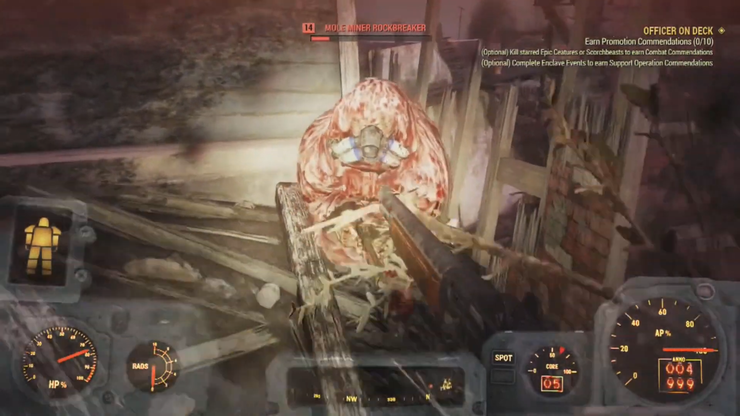This screenshot has width=740, height=416.
Task: Toggle the SPOT indicator light
Action: (x=503, y=357)
